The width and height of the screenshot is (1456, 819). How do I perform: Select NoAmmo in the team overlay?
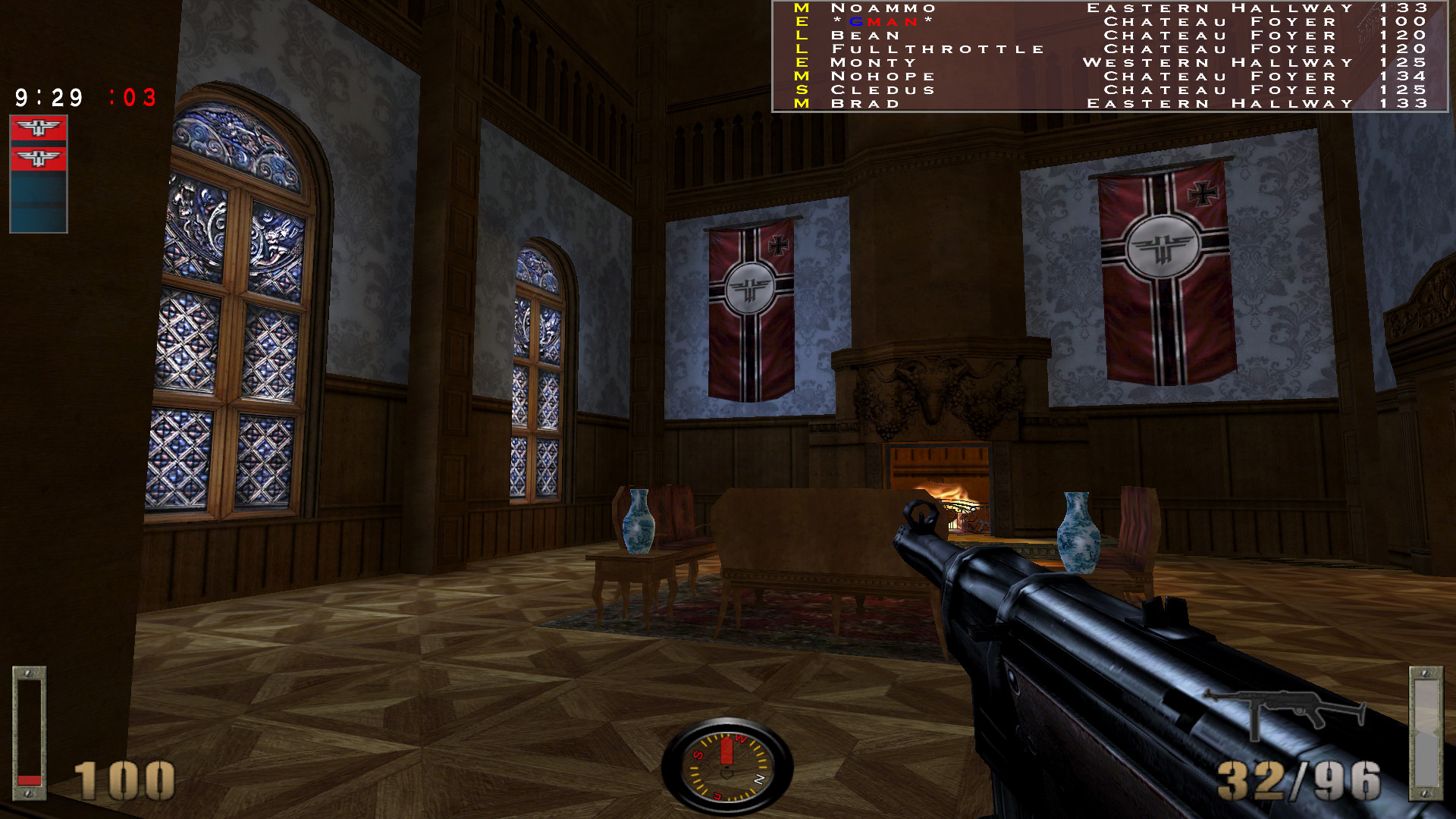pyautogui.click(x=883, y=8)
